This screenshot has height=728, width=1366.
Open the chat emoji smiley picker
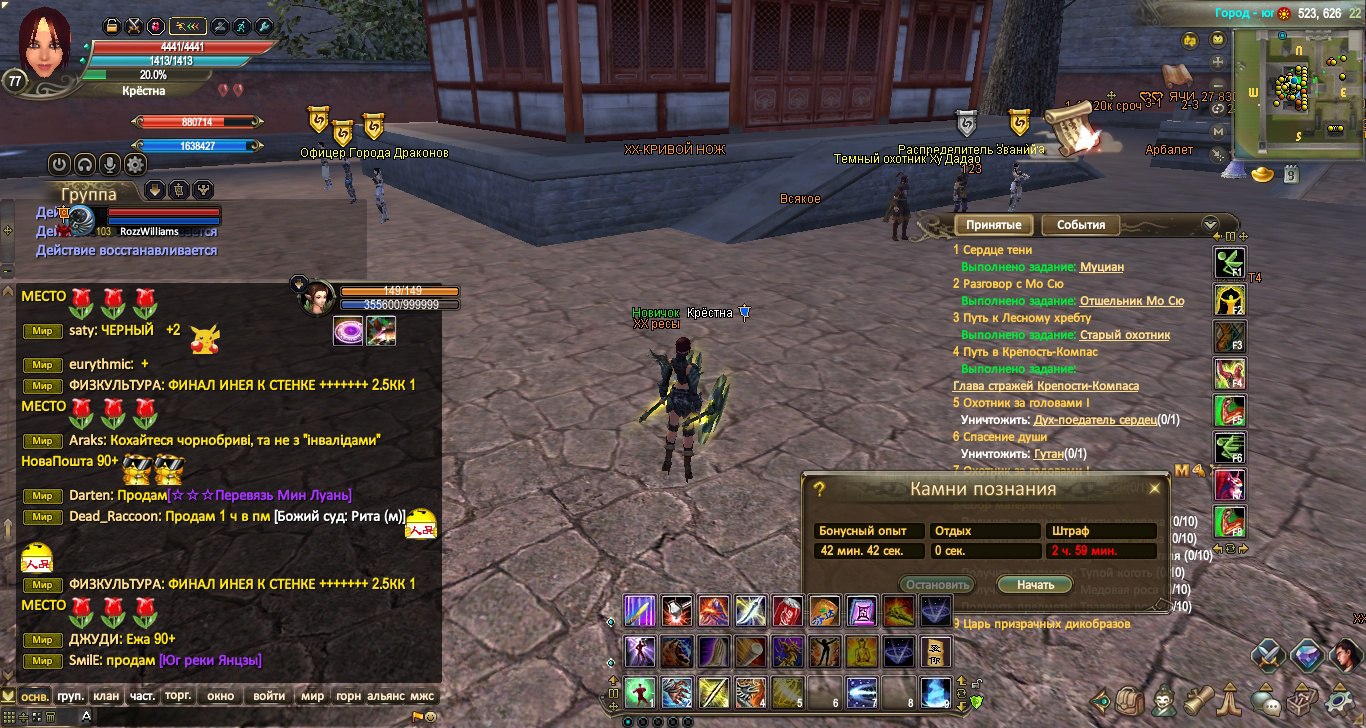431,716
